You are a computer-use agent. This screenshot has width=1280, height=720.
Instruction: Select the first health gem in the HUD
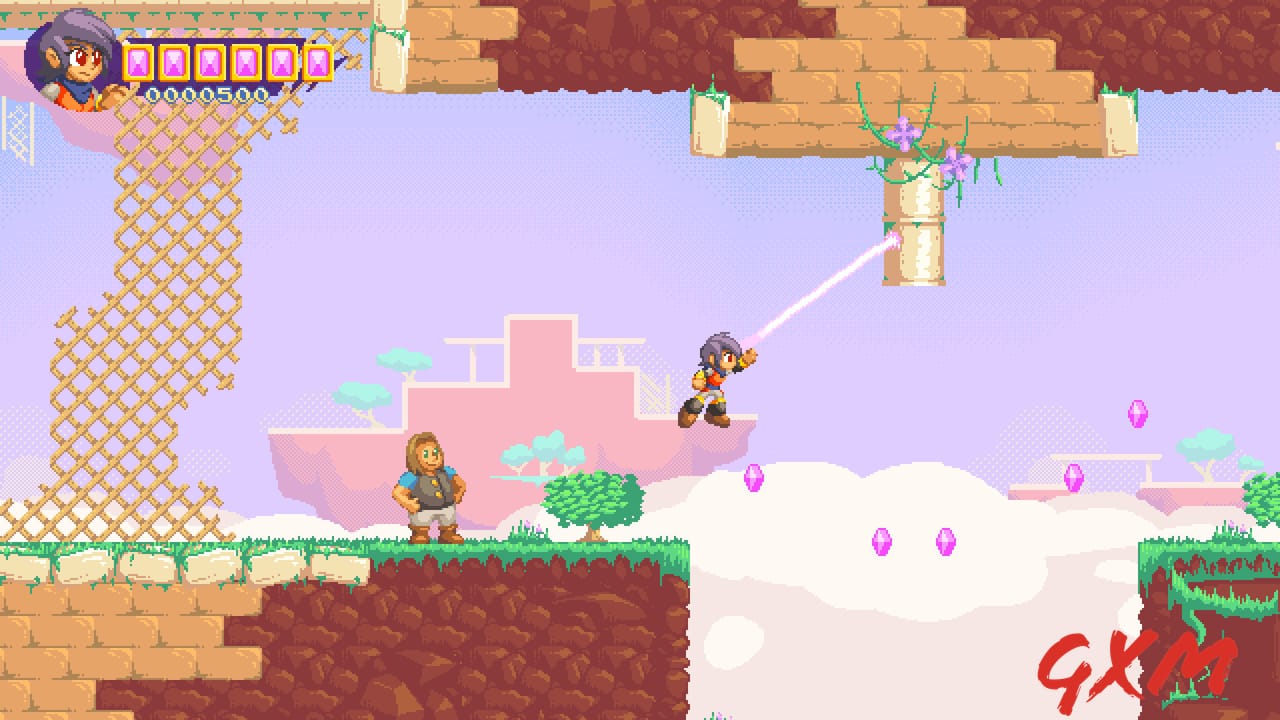pyautogui.click(x=140, y=62)
